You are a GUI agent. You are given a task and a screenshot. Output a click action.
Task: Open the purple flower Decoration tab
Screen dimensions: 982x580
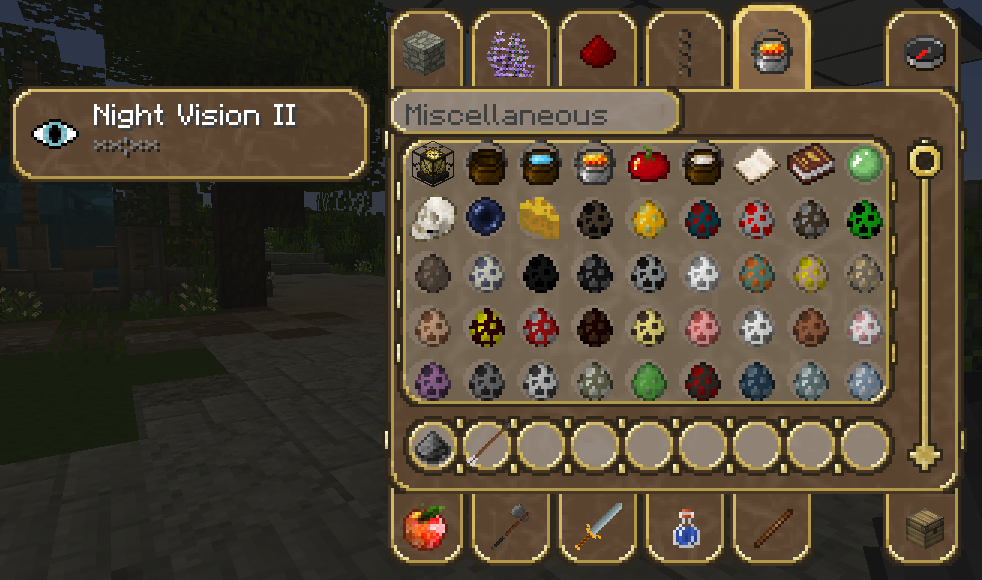[x=509, y=52]
